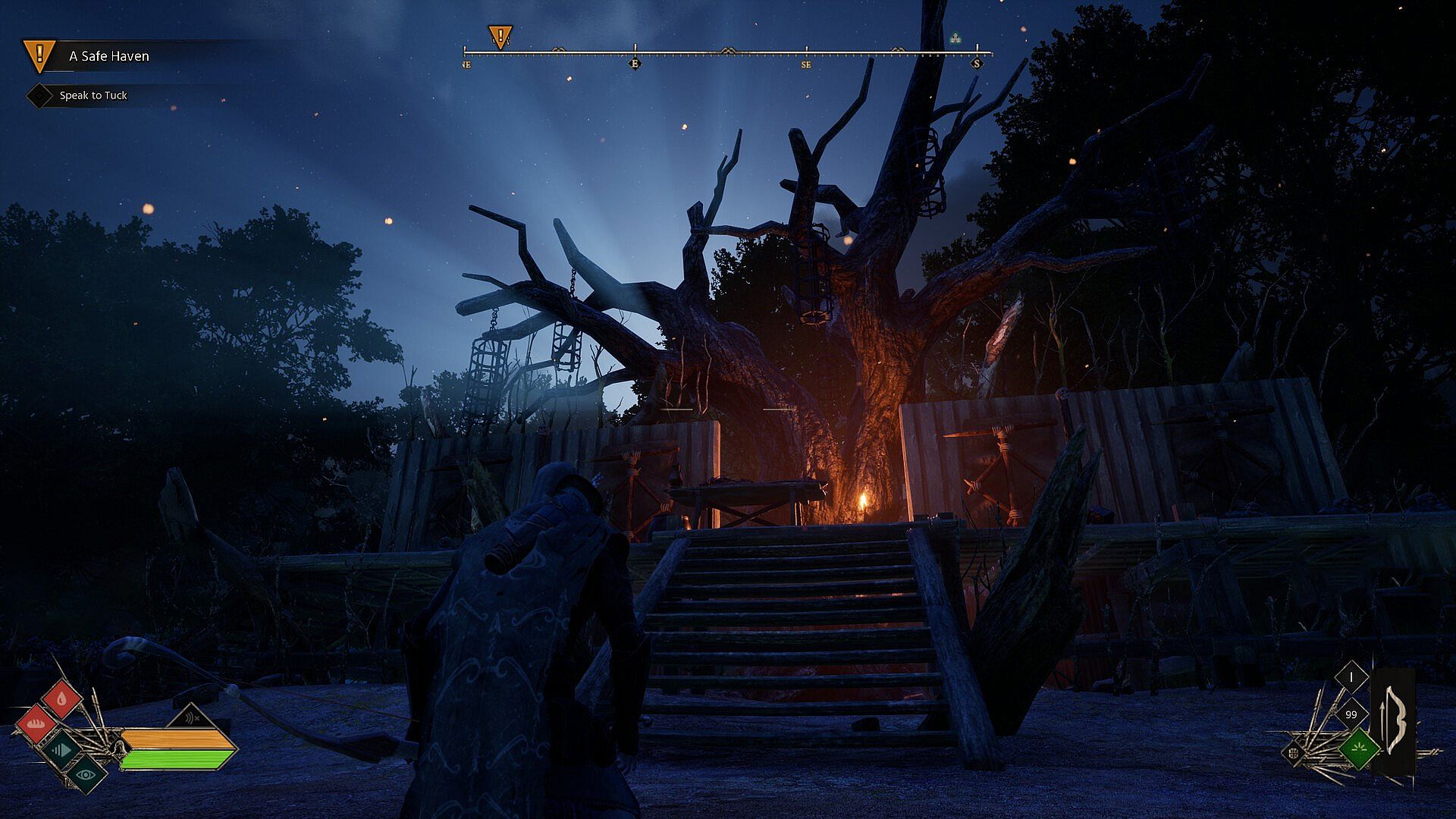Screen dimensions: 1456x819
Task: Click the sound detection triangle indicator
Action: pyautogui.click(x=191, y=717)
